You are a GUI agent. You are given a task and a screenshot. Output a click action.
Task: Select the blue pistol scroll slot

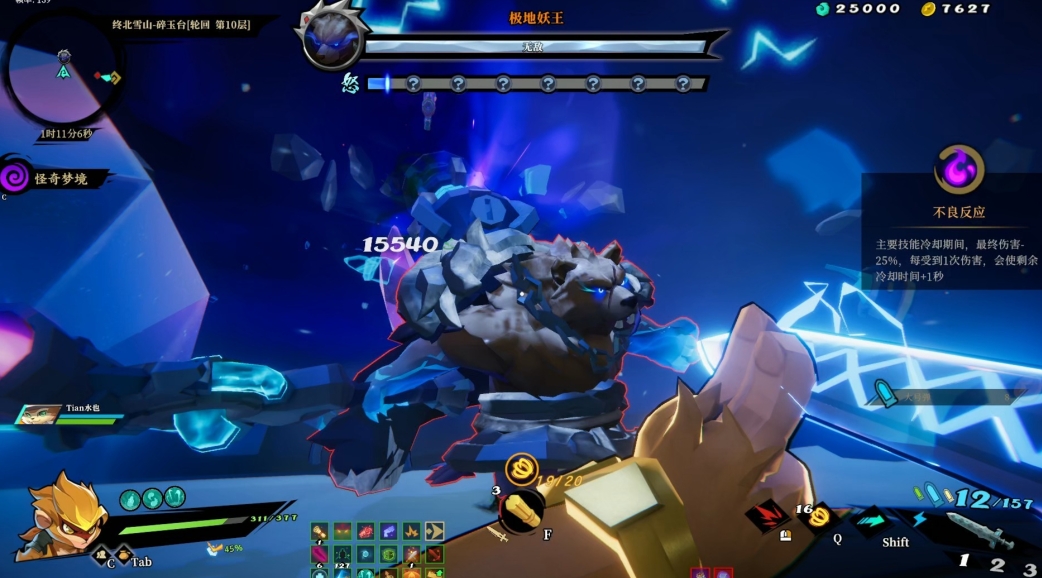coord(389,531)
